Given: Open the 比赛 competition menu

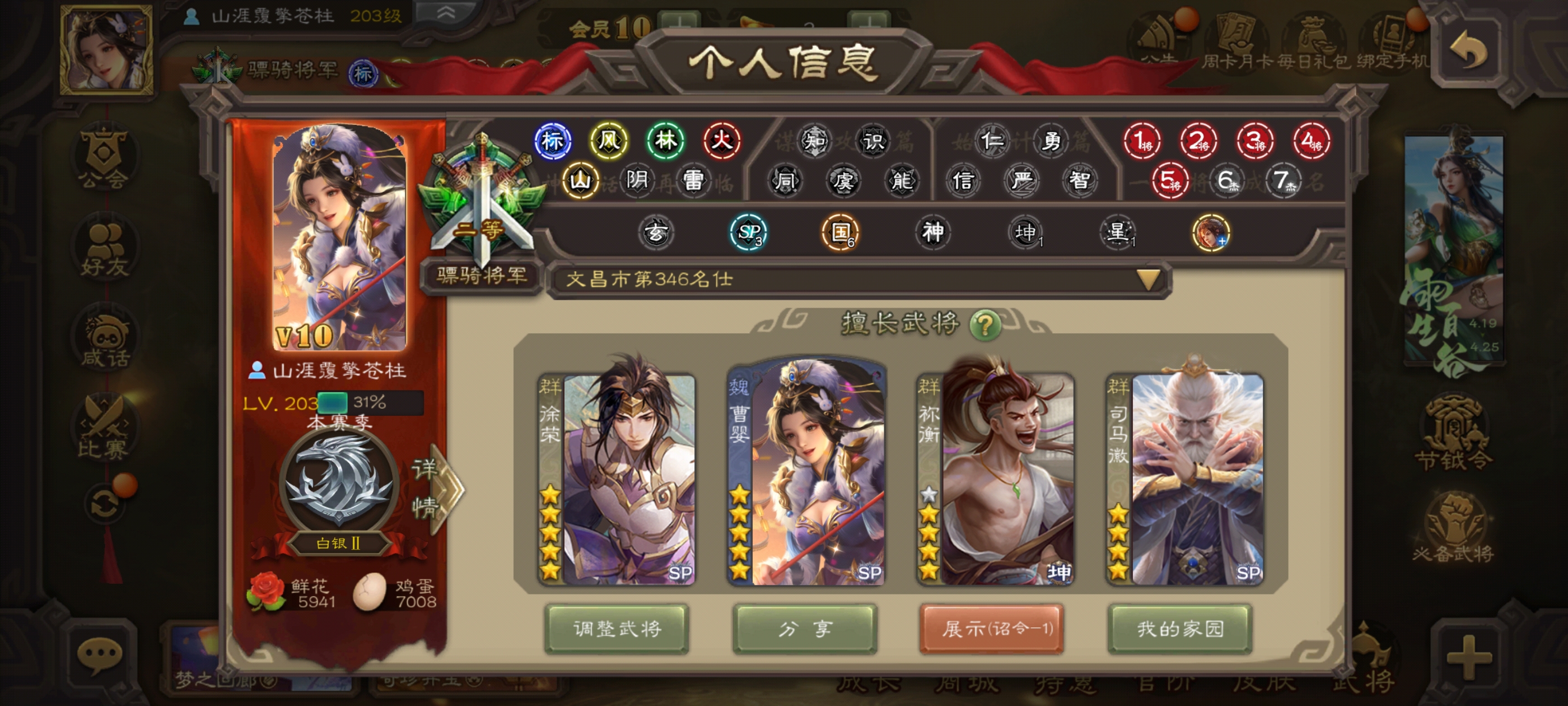Looking at the screenshot, I should click(104, 428).
